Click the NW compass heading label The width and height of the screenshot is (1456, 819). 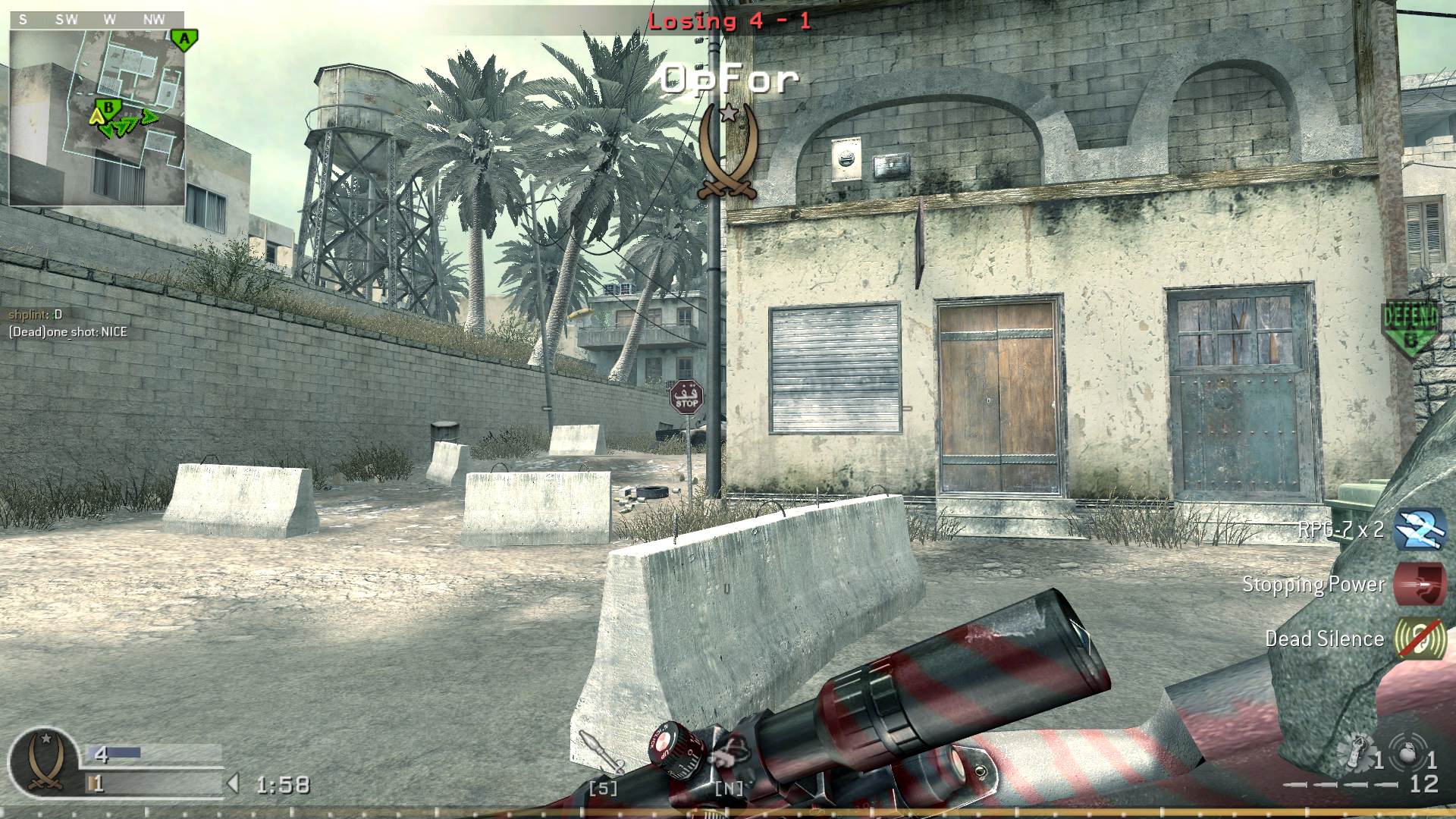point(152,20)
